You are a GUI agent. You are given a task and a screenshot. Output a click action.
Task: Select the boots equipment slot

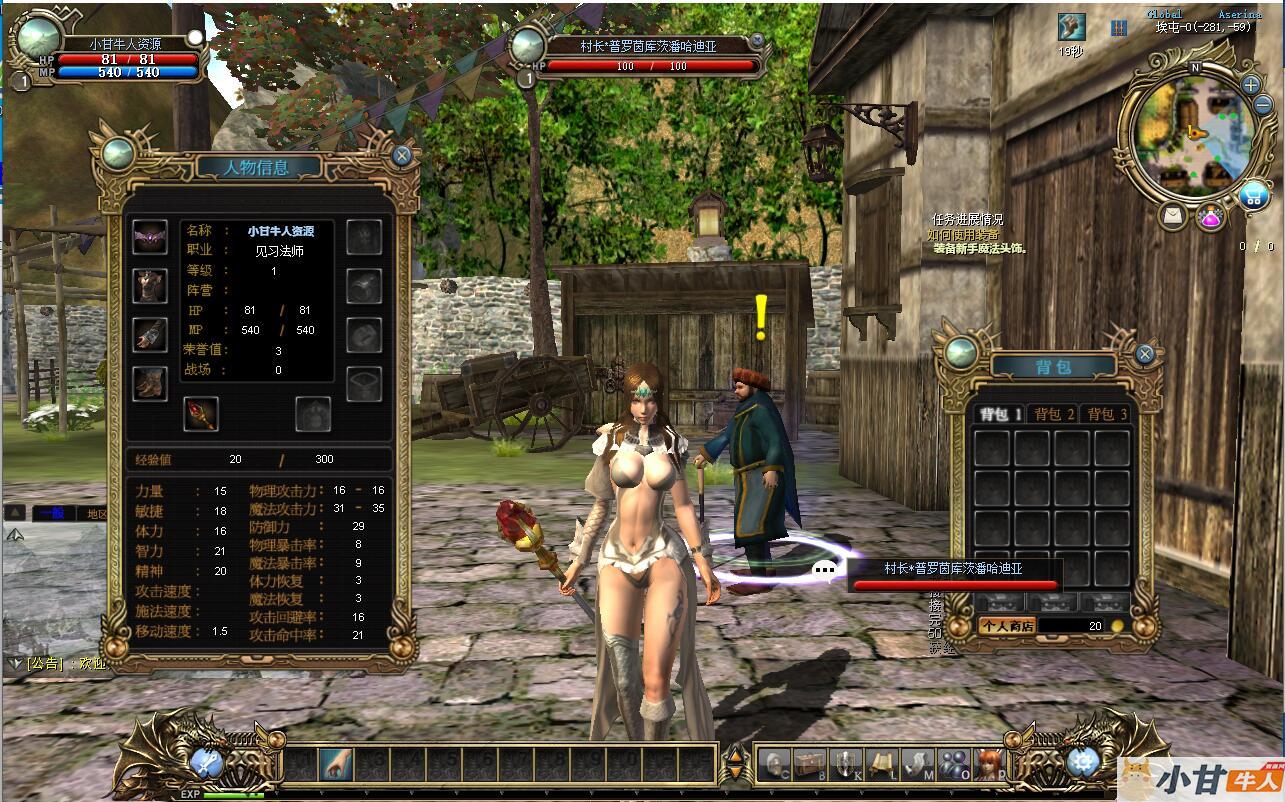pyautogui.click(x=150, y=383)
